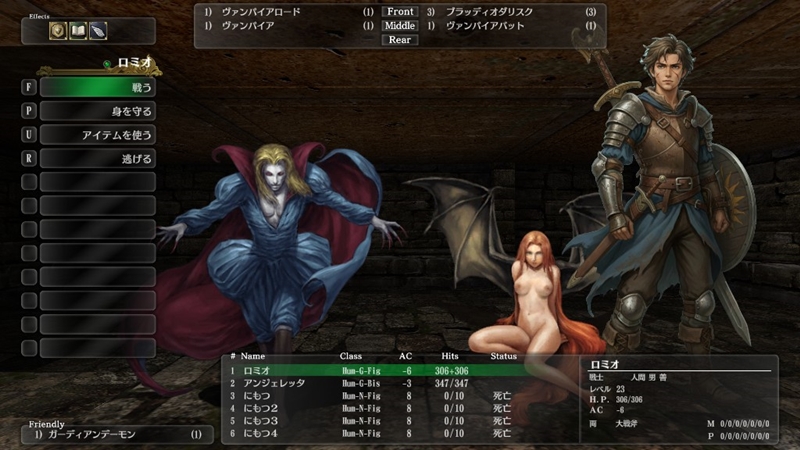800x450 pixels.
Task: Click the shield effect icon
Action: click(59, 31)
